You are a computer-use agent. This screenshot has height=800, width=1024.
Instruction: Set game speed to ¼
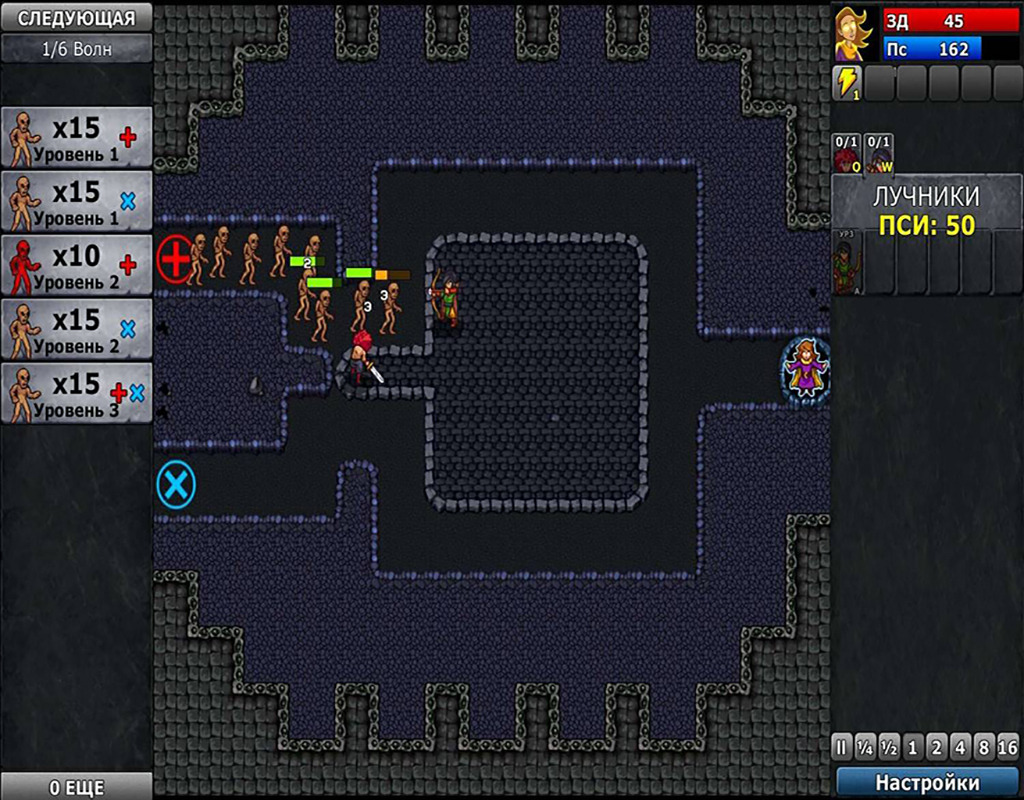(x=865, y=747)
